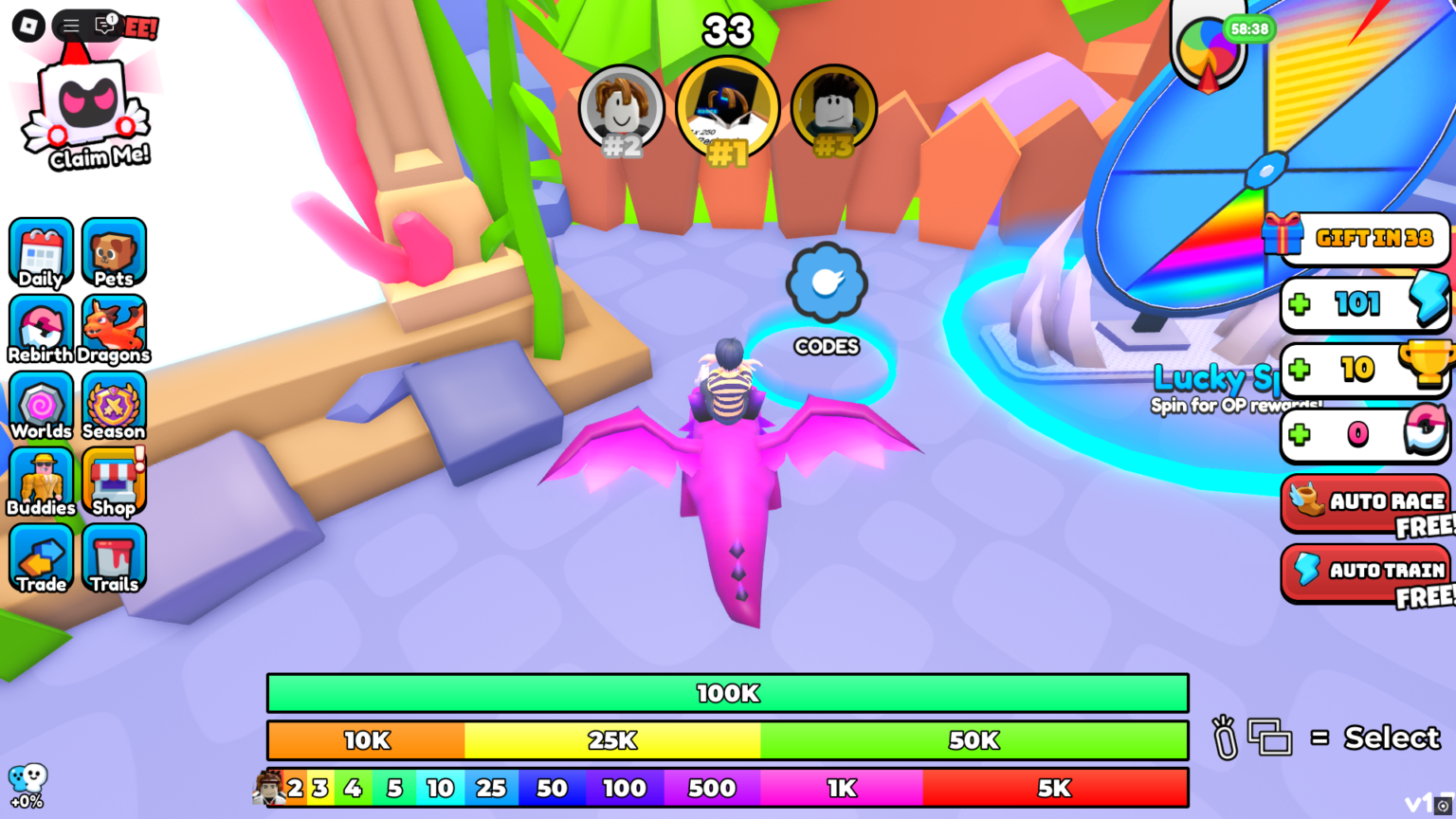Viewport: 1456px width, 819px height.
Task: Activate the AUTO RACE free boost
Action: 1368,502
